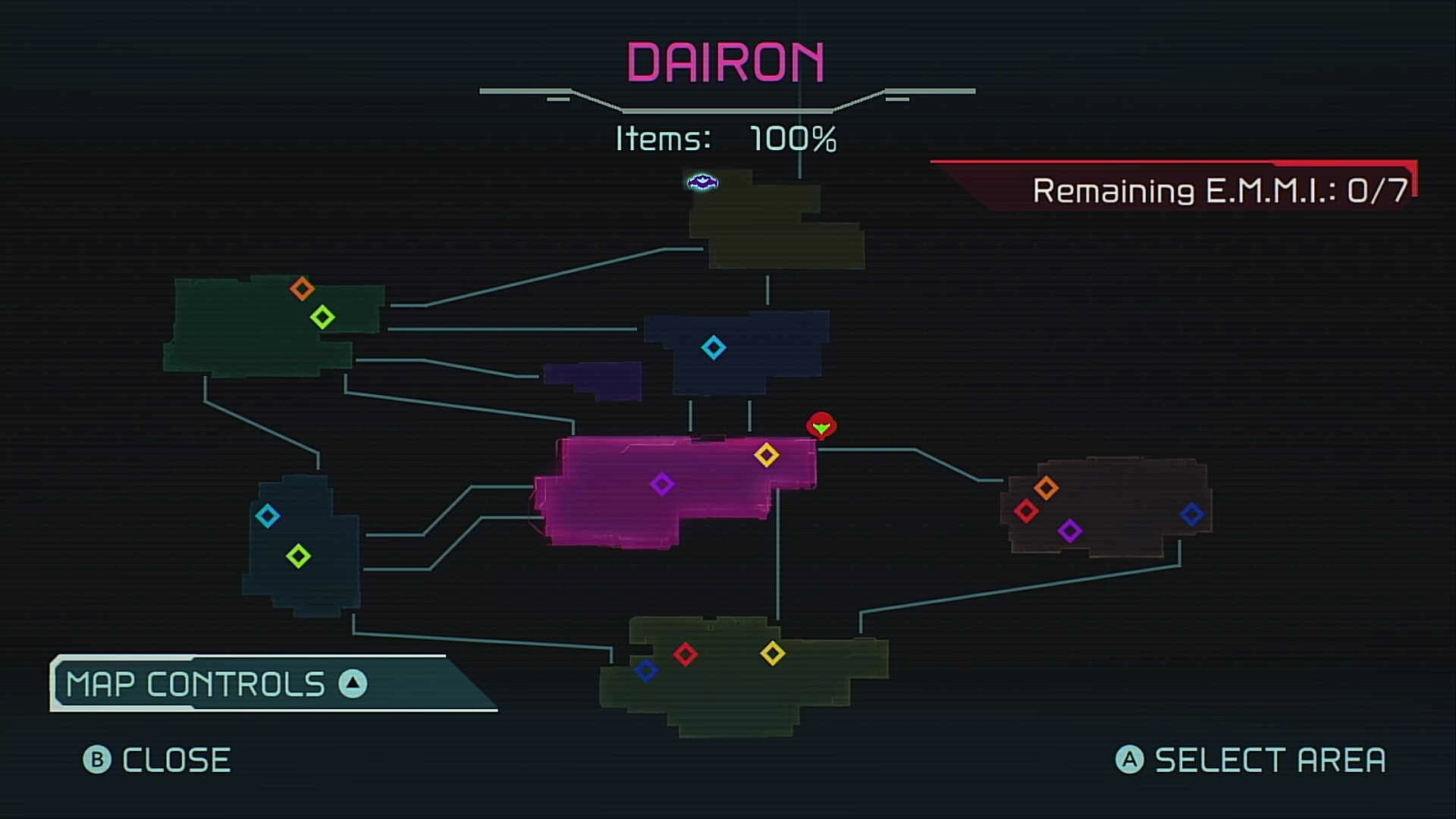Select the Samus location marker on the map
This screenshot has width=1456, height=819.
[822, 426]
